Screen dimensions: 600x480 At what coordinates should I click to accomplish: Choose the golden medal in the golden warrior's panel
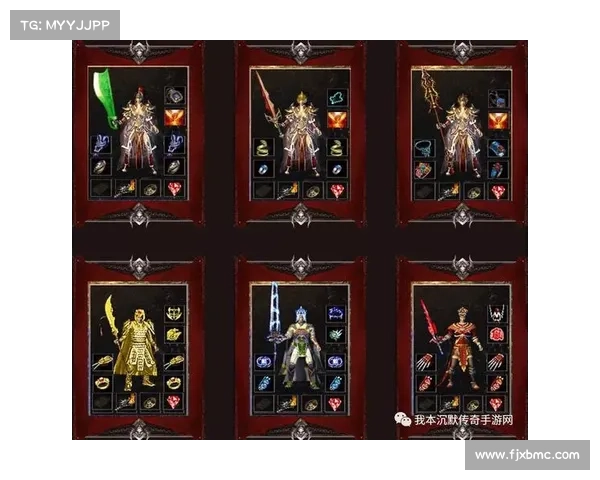[175, 335]
